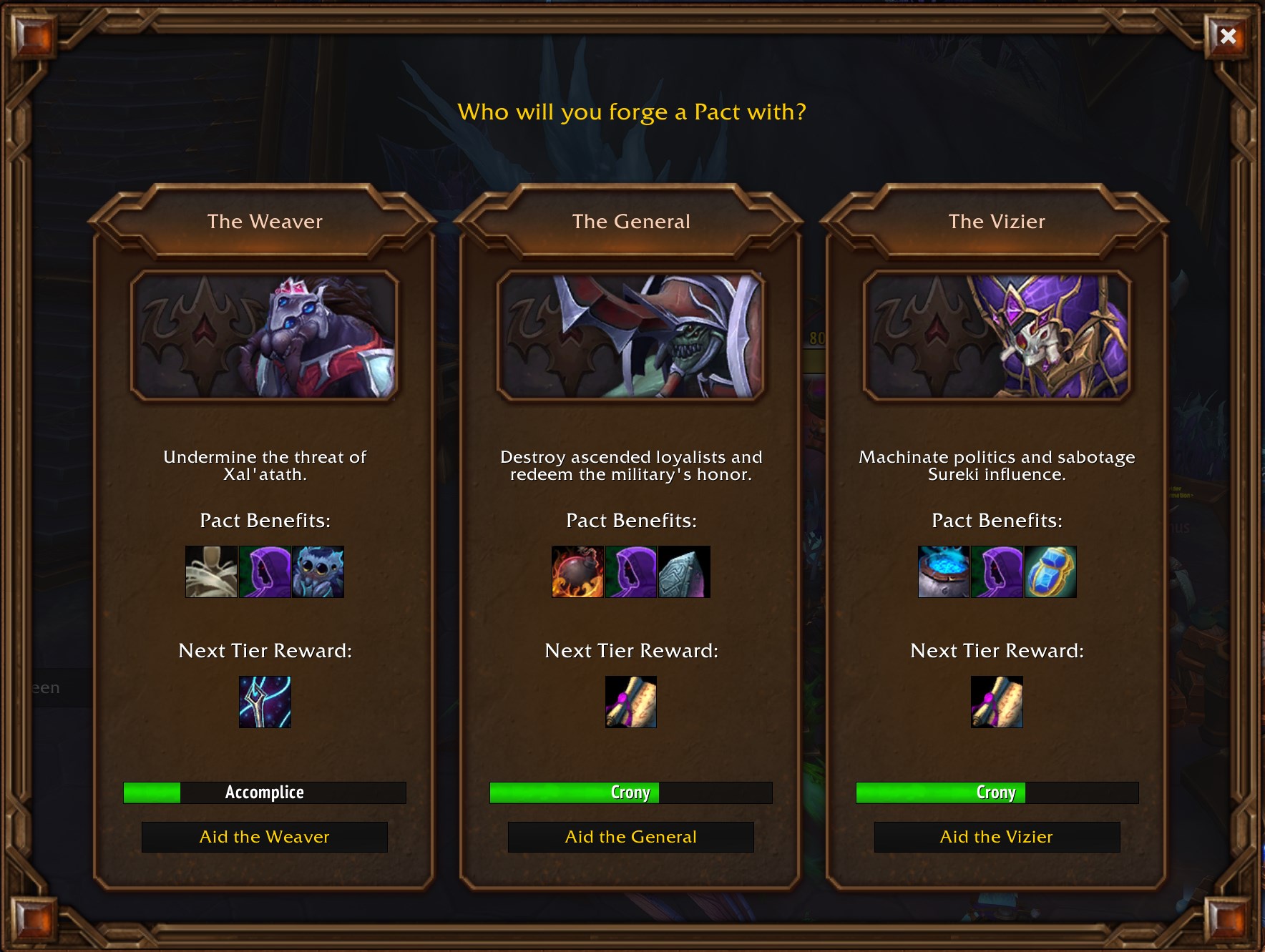This screenshot has width=1265, height=952.
Task: Click the Weaver's glowing staff Next Tier Reward icon
Action: pos(265,702)
